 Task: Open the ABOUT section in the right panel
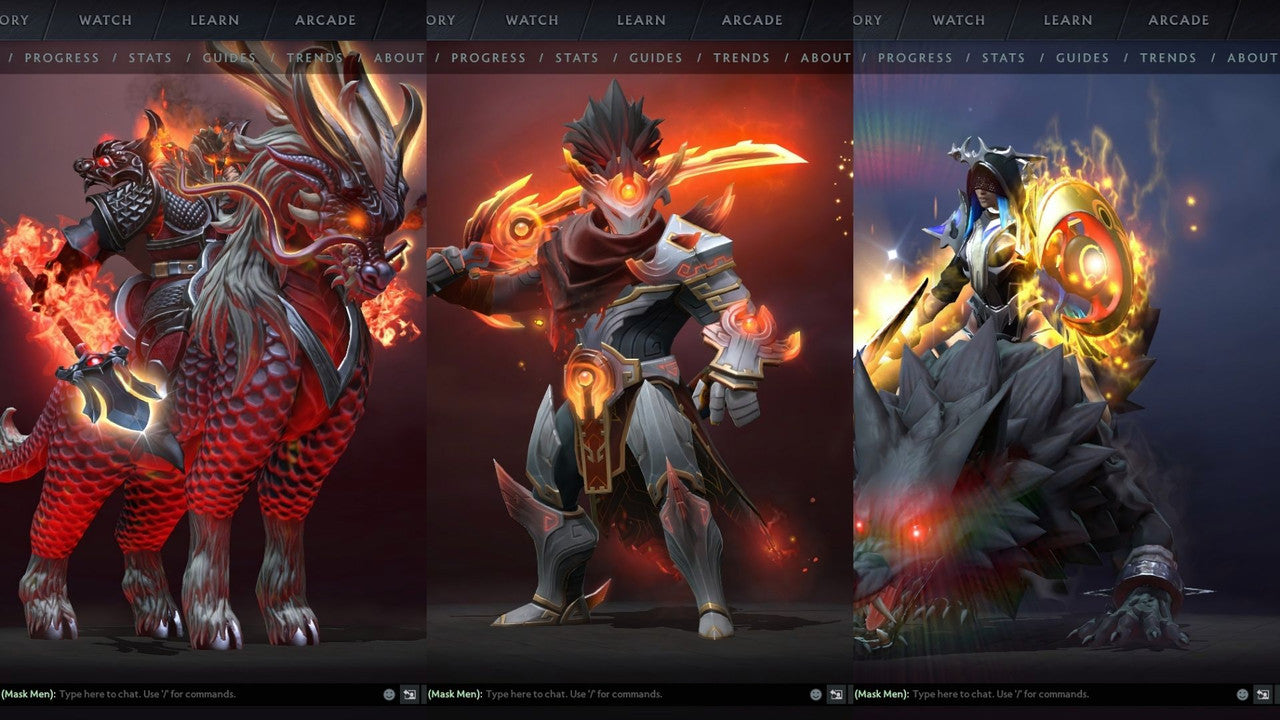coord(1252,58)
